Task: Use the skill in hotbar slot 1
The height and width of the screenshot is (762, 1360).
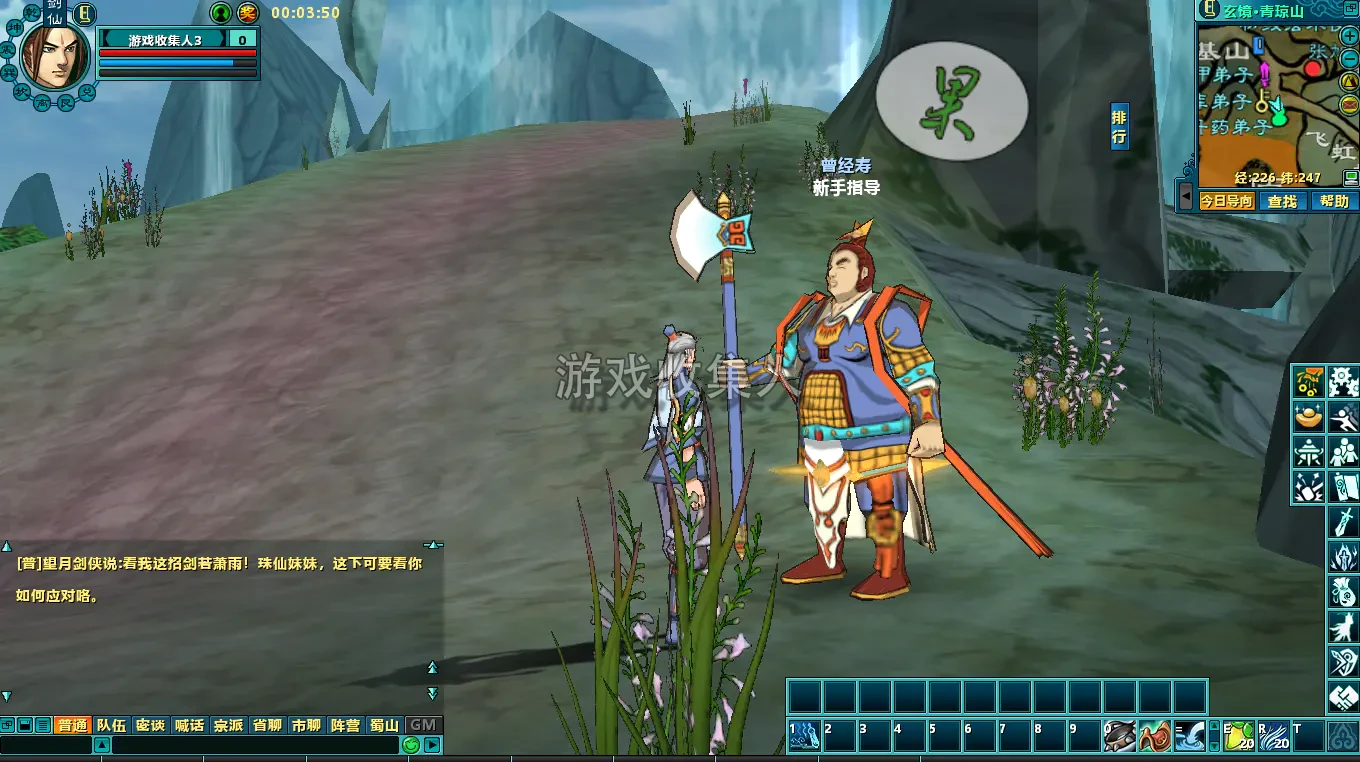Action: click(x=804, y=736)
